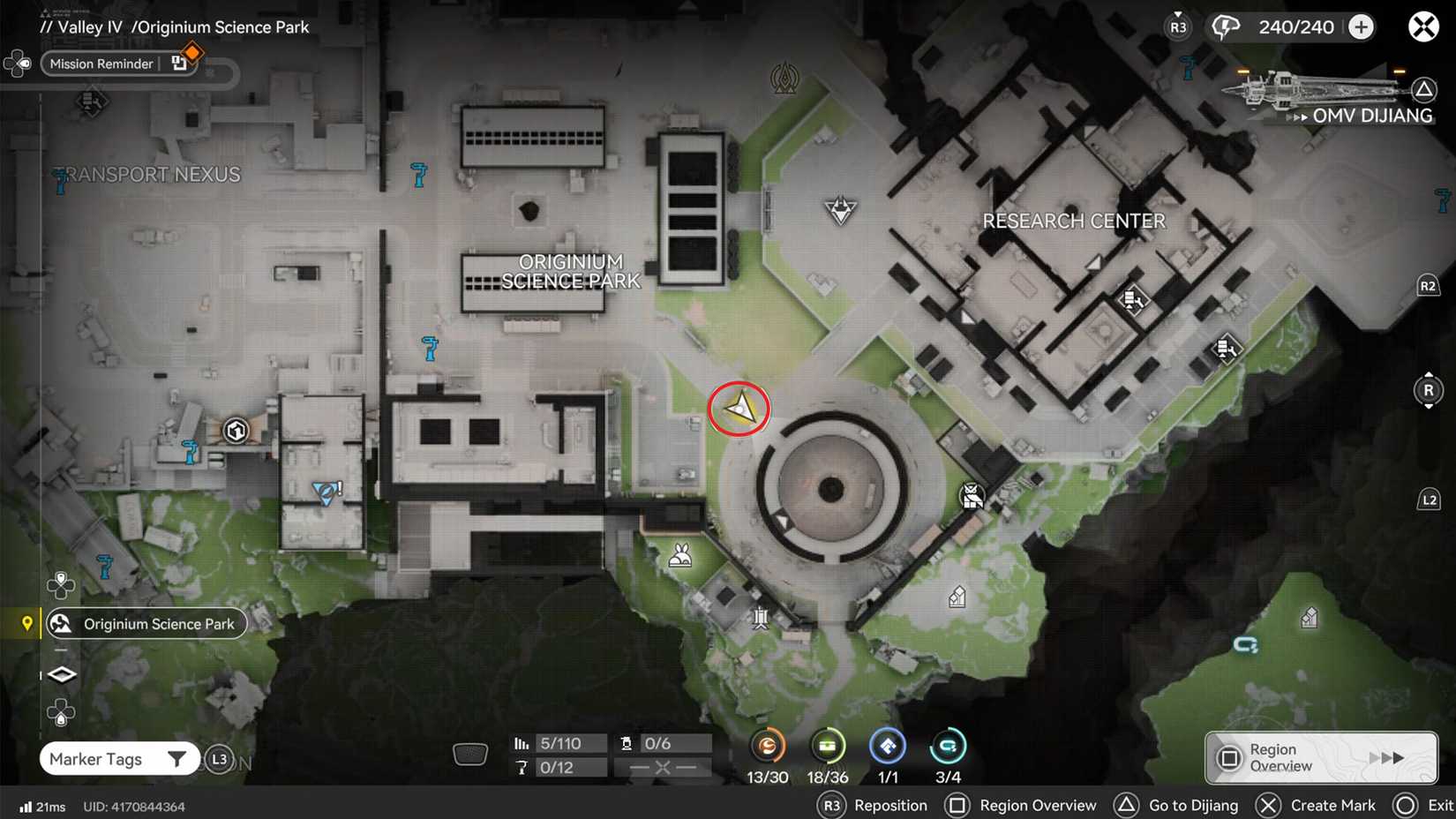Select the Originium Science Park location label
Screen dimensions: 1456x819
click(x=146, y=623)
